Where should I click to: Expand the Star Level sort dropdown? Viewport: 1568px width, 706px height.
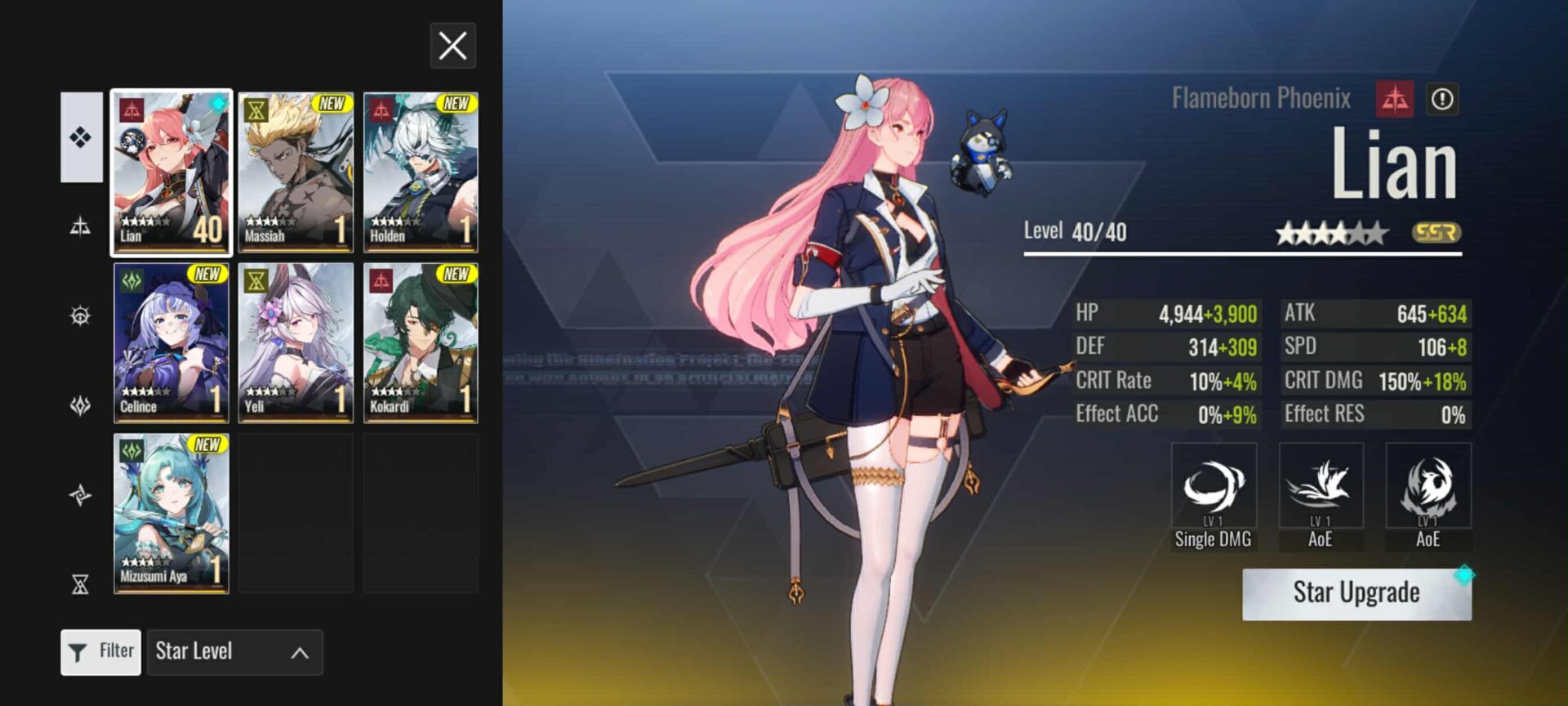tap(235, 651)
